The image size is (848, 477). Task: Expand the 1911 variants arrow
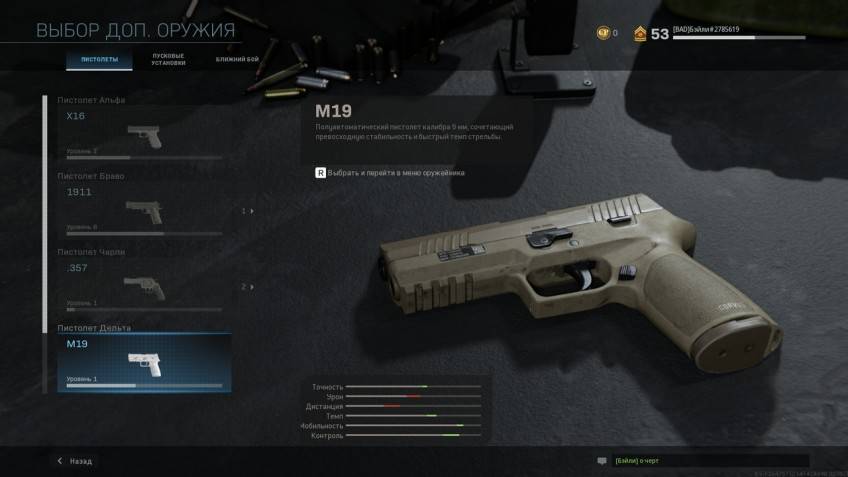click(x=248, y=211)
